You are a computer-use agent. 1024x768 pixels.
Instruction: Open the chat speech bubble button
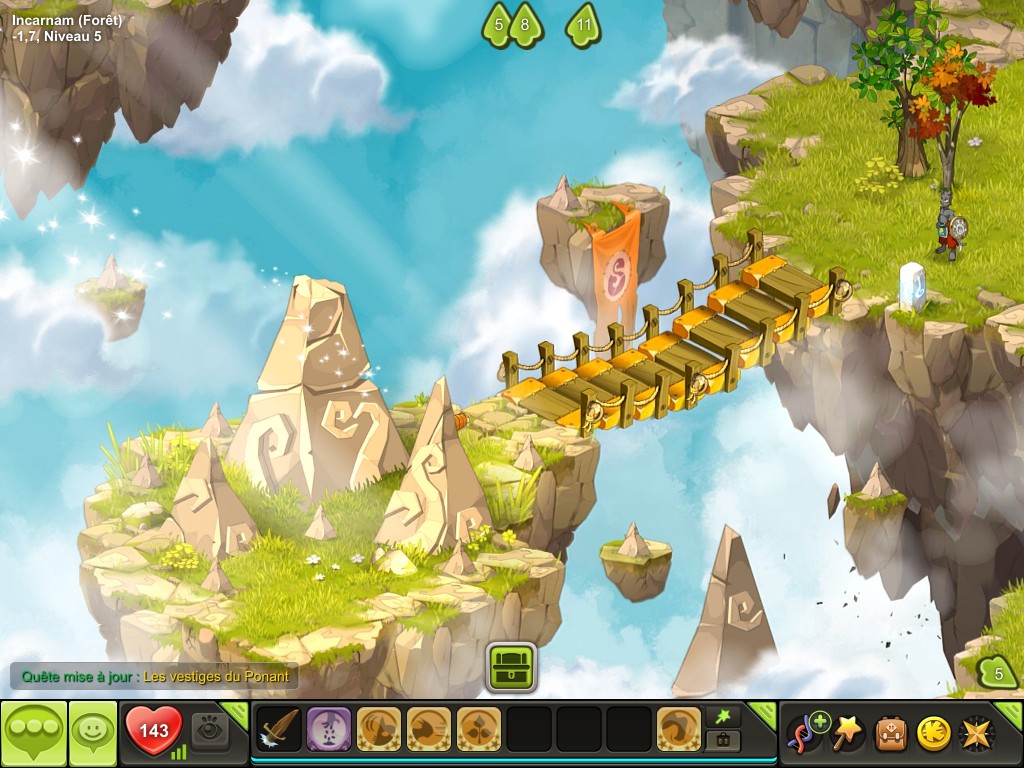33,733
